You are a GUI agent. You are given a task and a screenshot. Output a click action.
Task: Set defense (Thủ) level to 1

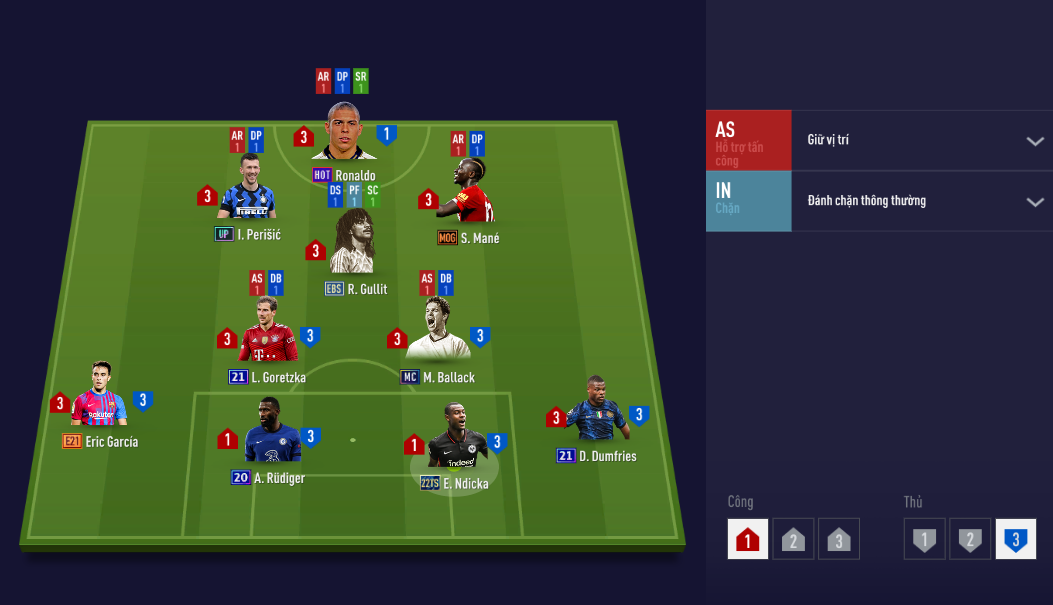(x=925, y=539)
